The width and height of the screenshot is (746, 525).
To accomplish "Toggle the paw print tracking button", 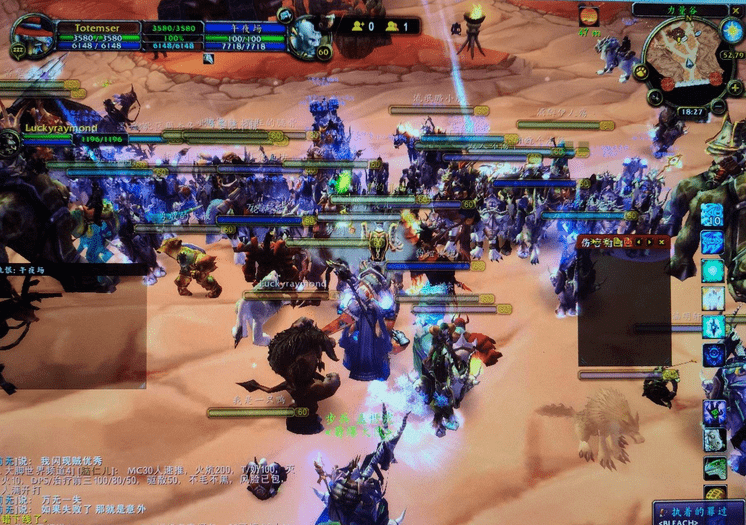I will (639, 72).
